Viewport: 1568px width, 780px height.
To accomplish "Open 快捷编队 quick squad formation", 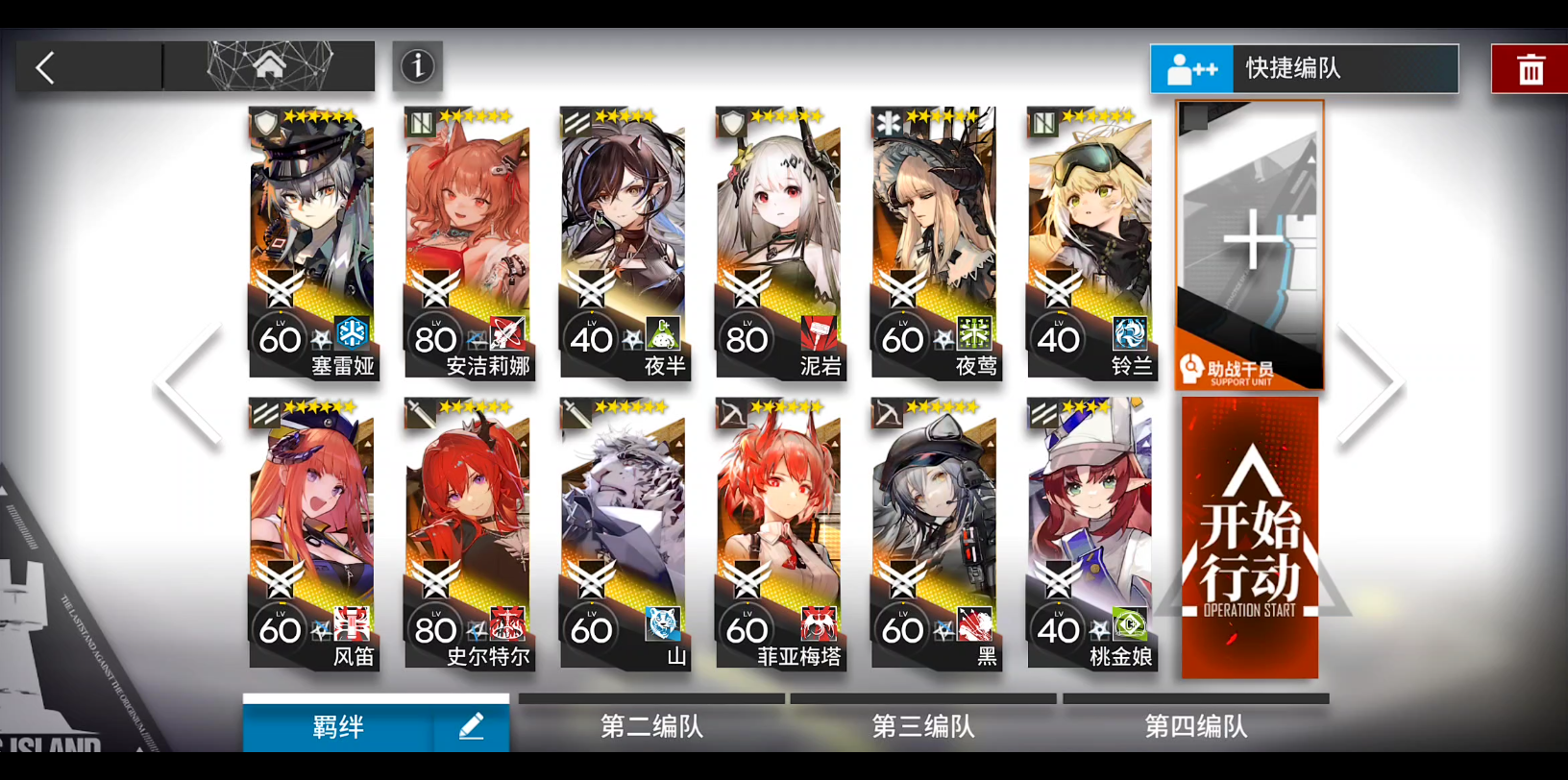I will coord(1304,68).
